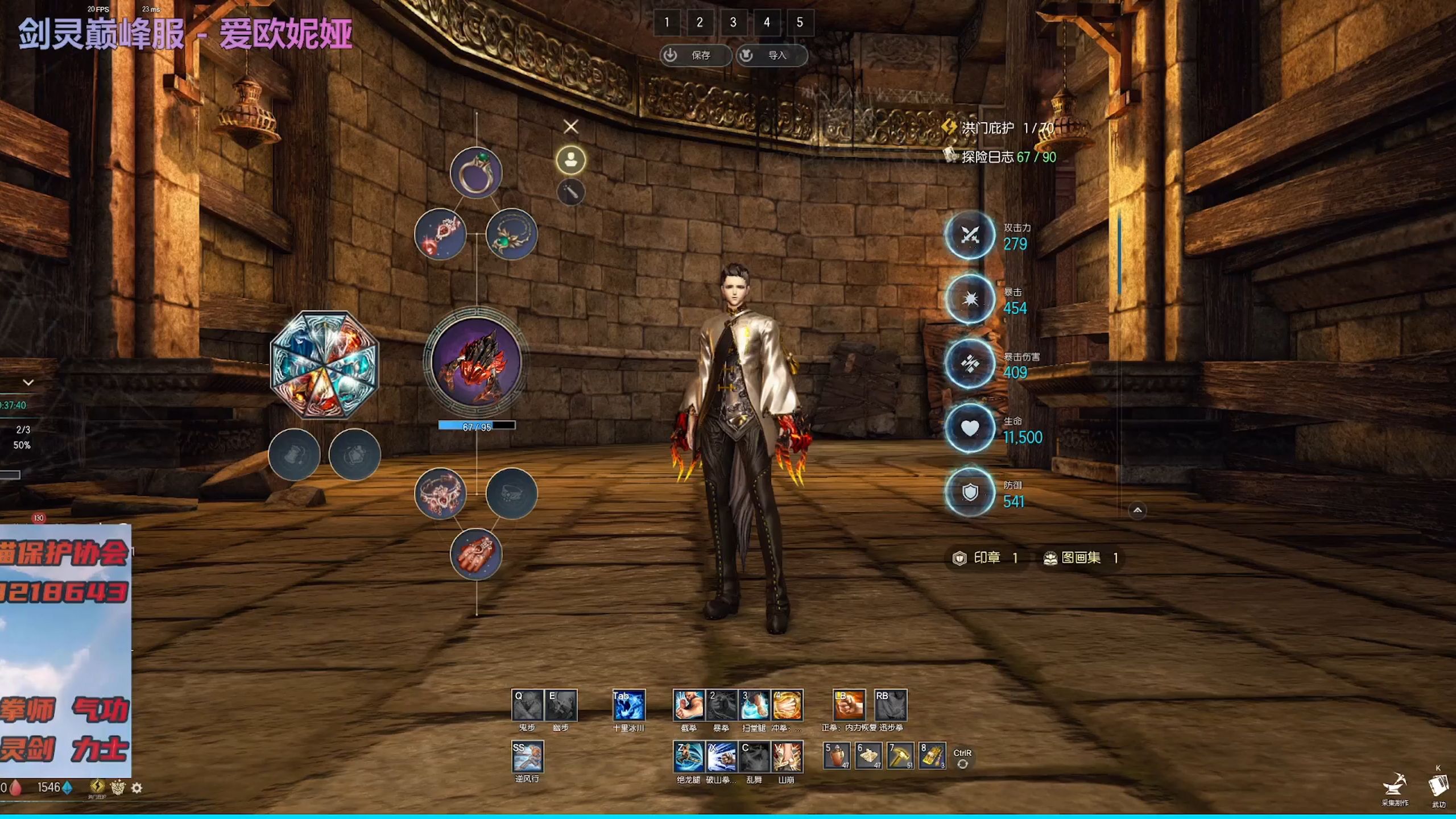
Task: Open the 印章 (seal) panel
Action: point(986,558)
